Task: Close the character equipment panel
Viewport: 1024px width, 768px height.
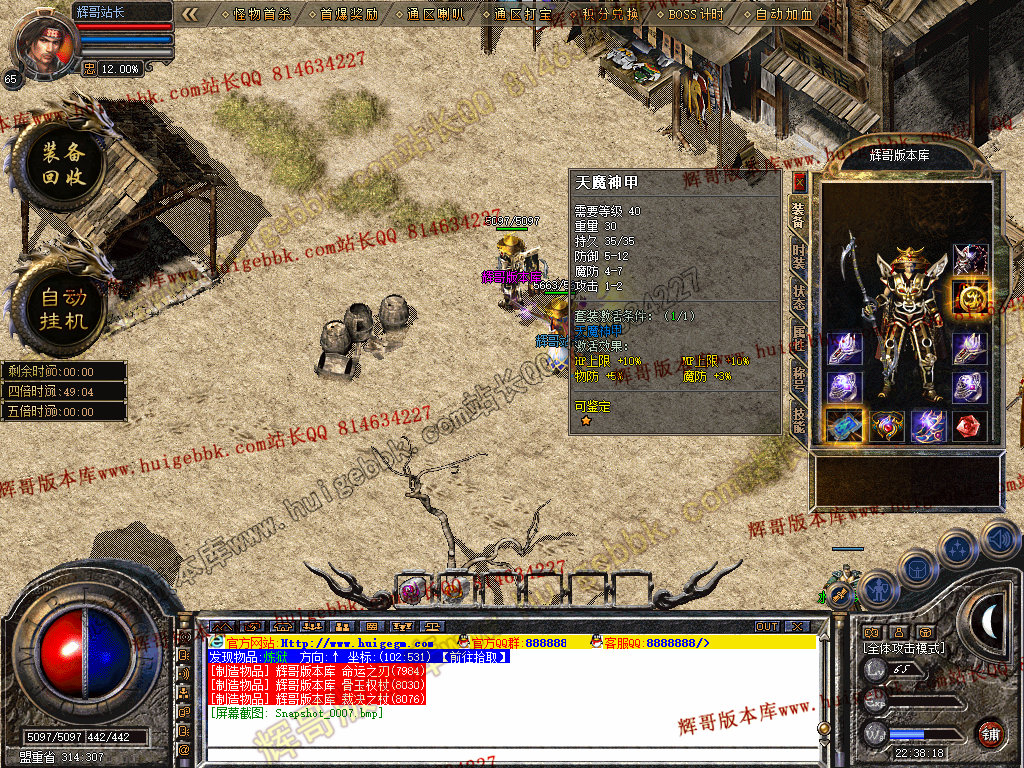Action: pyautogui.click(x=799, y=182)
